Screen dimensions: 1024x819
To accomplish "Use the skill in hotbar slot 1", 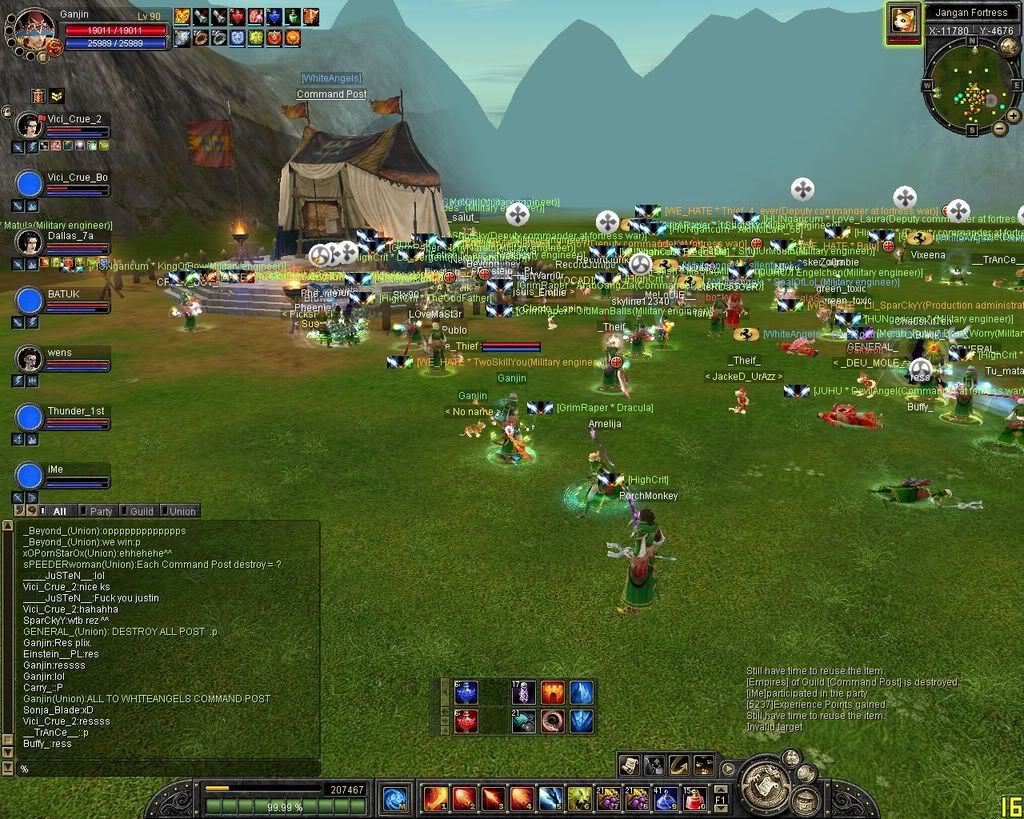I will point(436,798).
